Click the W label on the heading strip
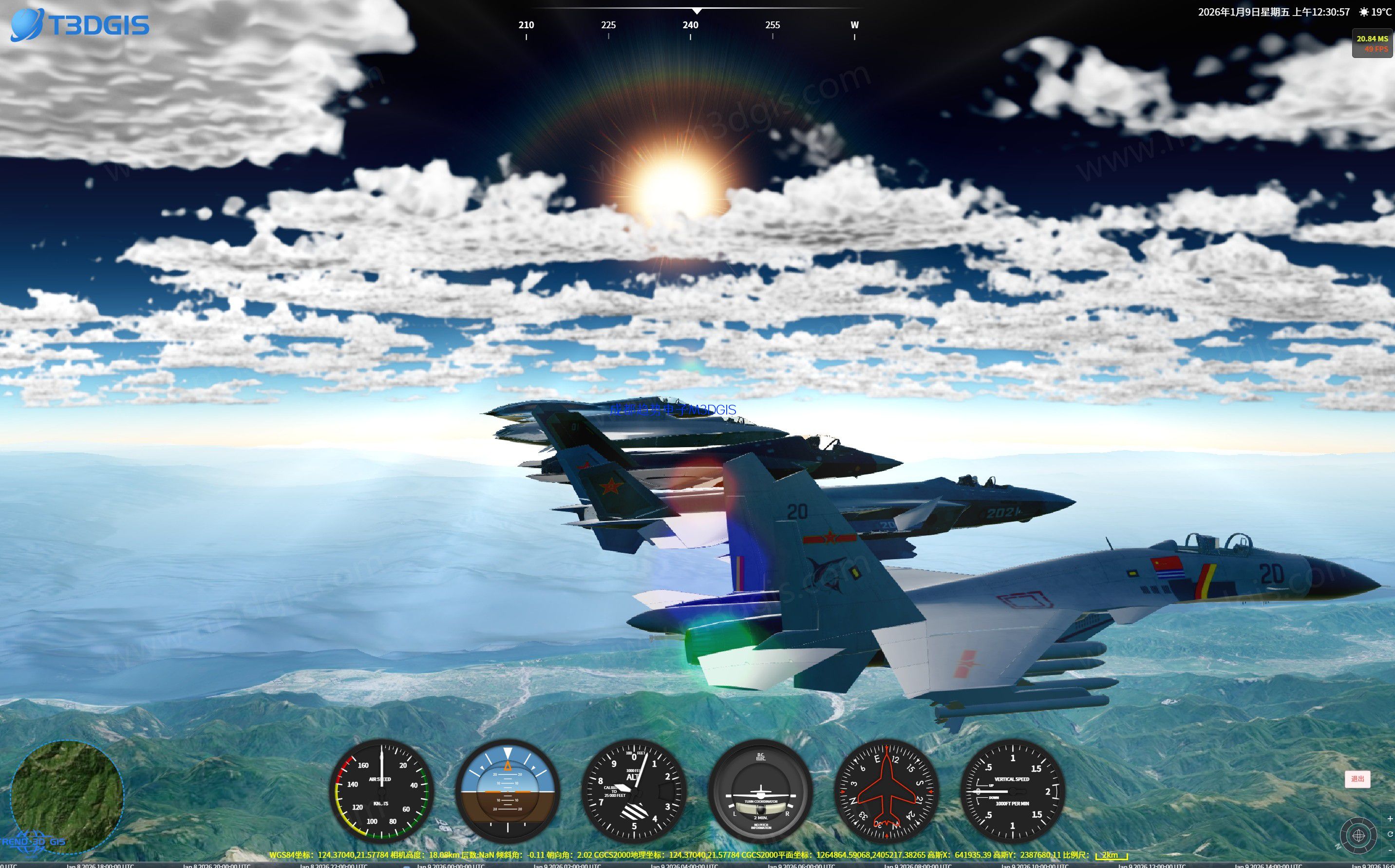The height and width of the screenshot is (868, 1395). point(854,25)
